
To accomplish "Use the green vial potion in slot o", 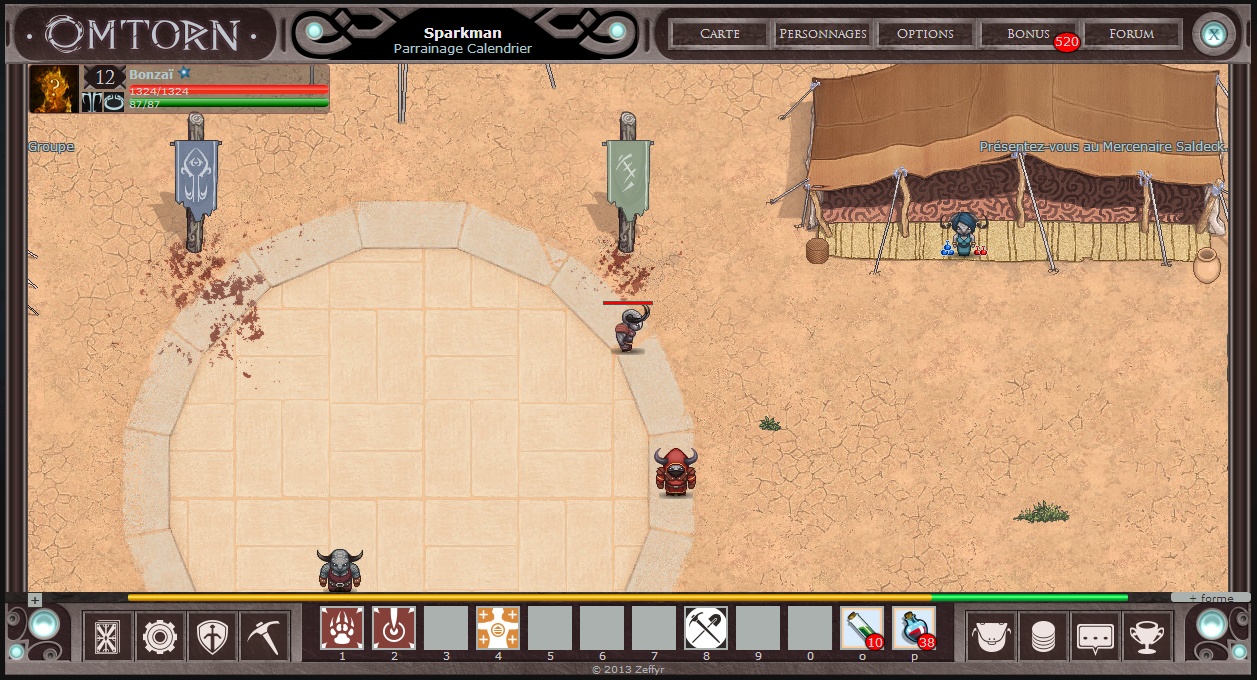I will point(862,628).
